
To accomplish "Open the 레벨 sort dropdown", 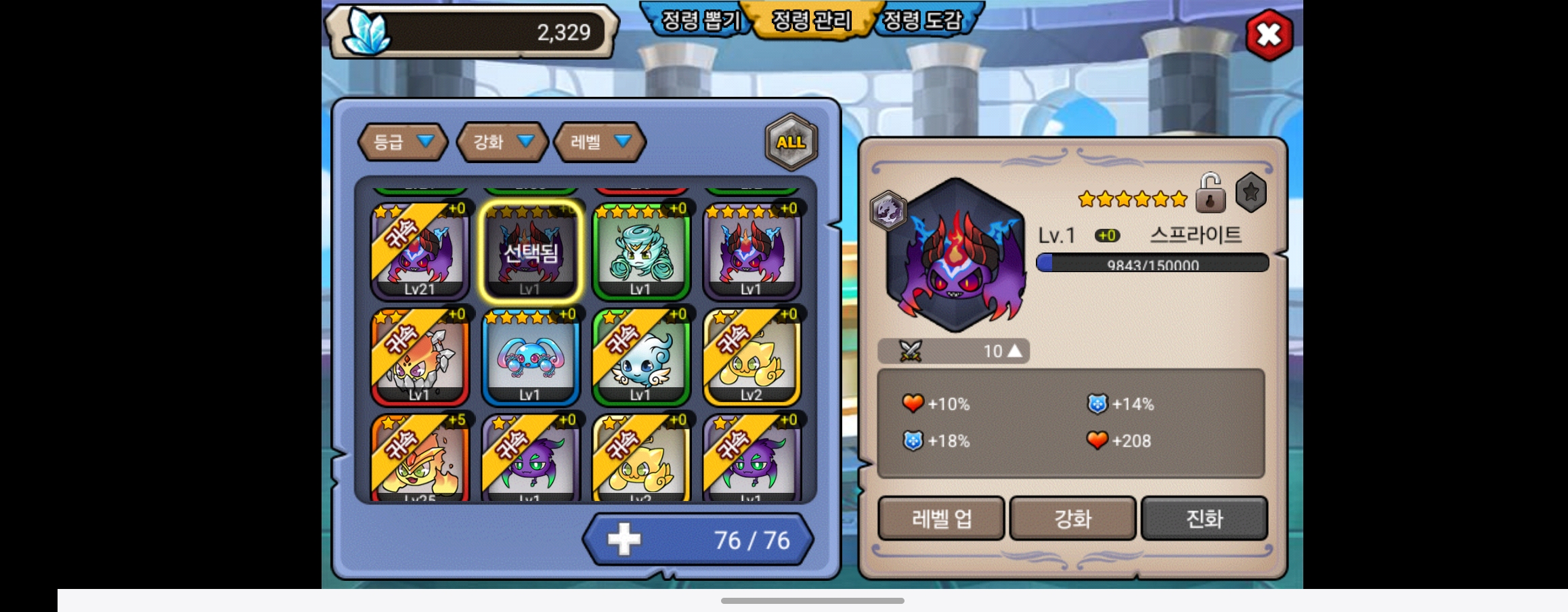I will point(599,142).
